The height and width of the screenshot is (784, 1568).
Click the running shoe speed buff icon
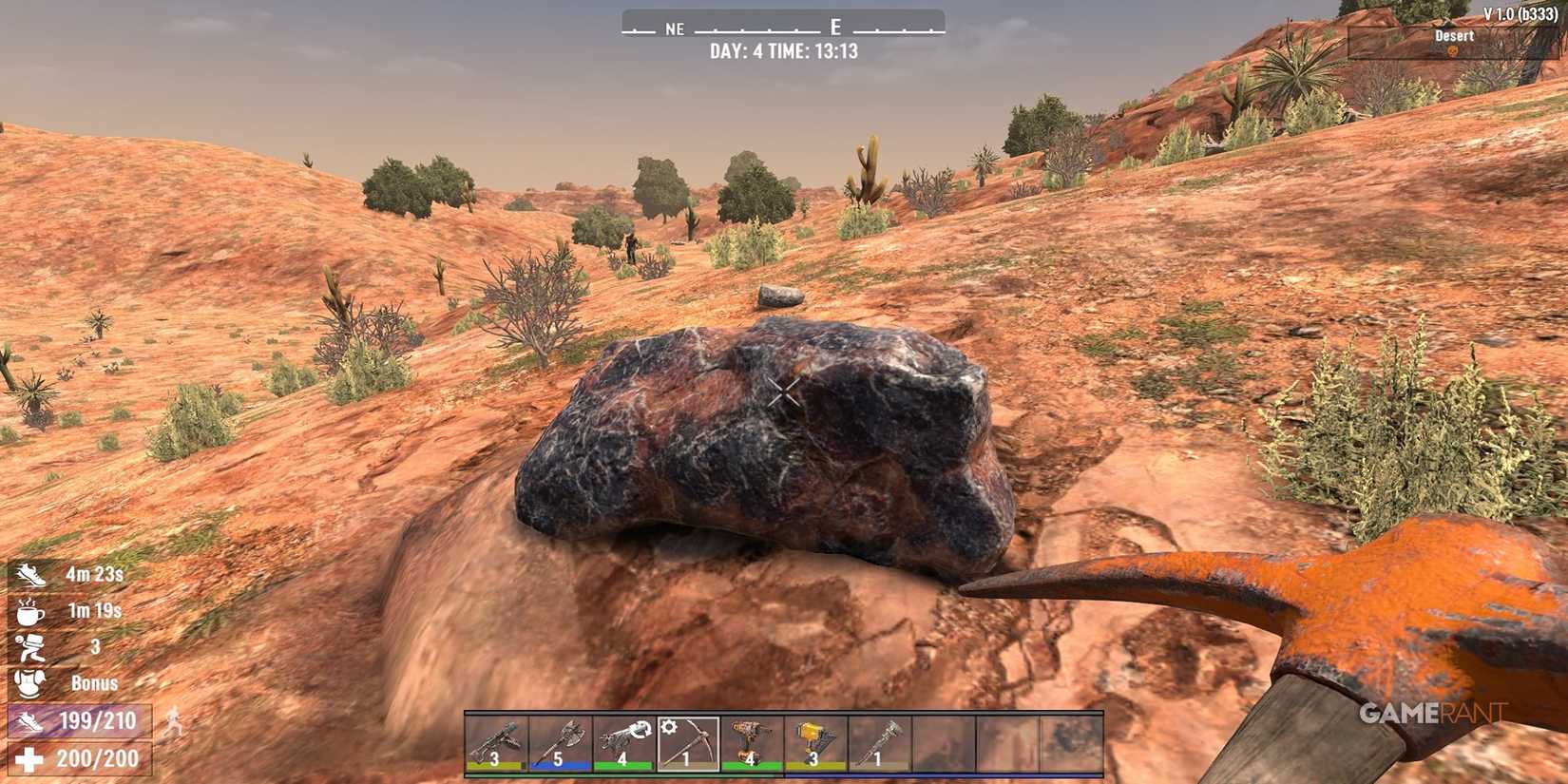pos(30,574)
